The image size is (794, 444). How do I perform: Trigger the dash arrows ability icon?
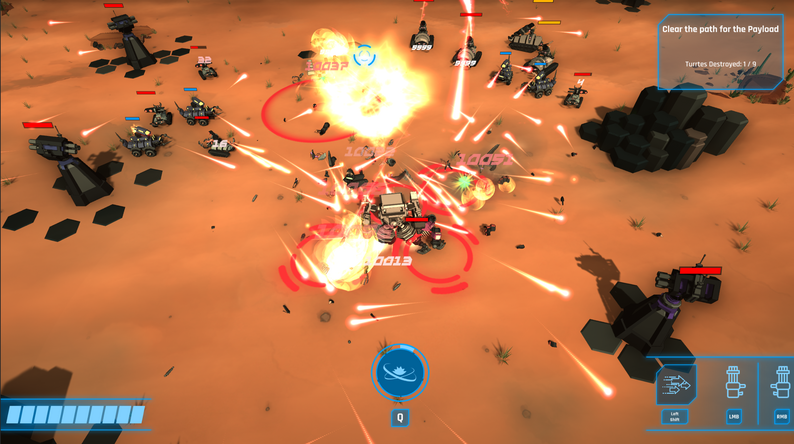pyautogui.click(x=676, y=385)
